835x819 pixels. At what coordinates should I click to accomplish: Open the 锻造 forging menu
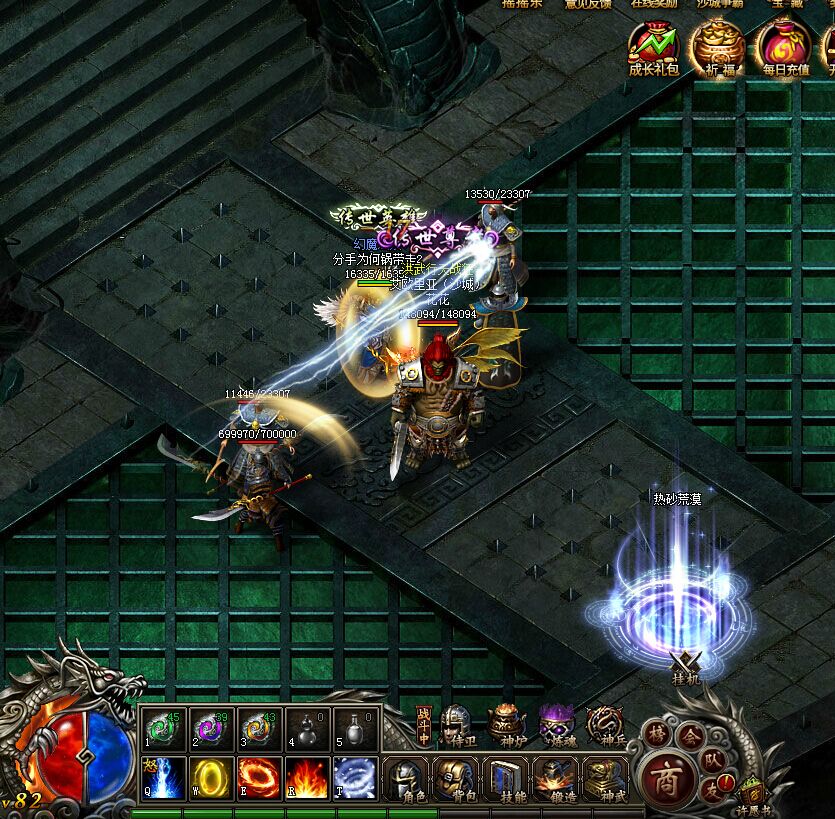[556, 779]
